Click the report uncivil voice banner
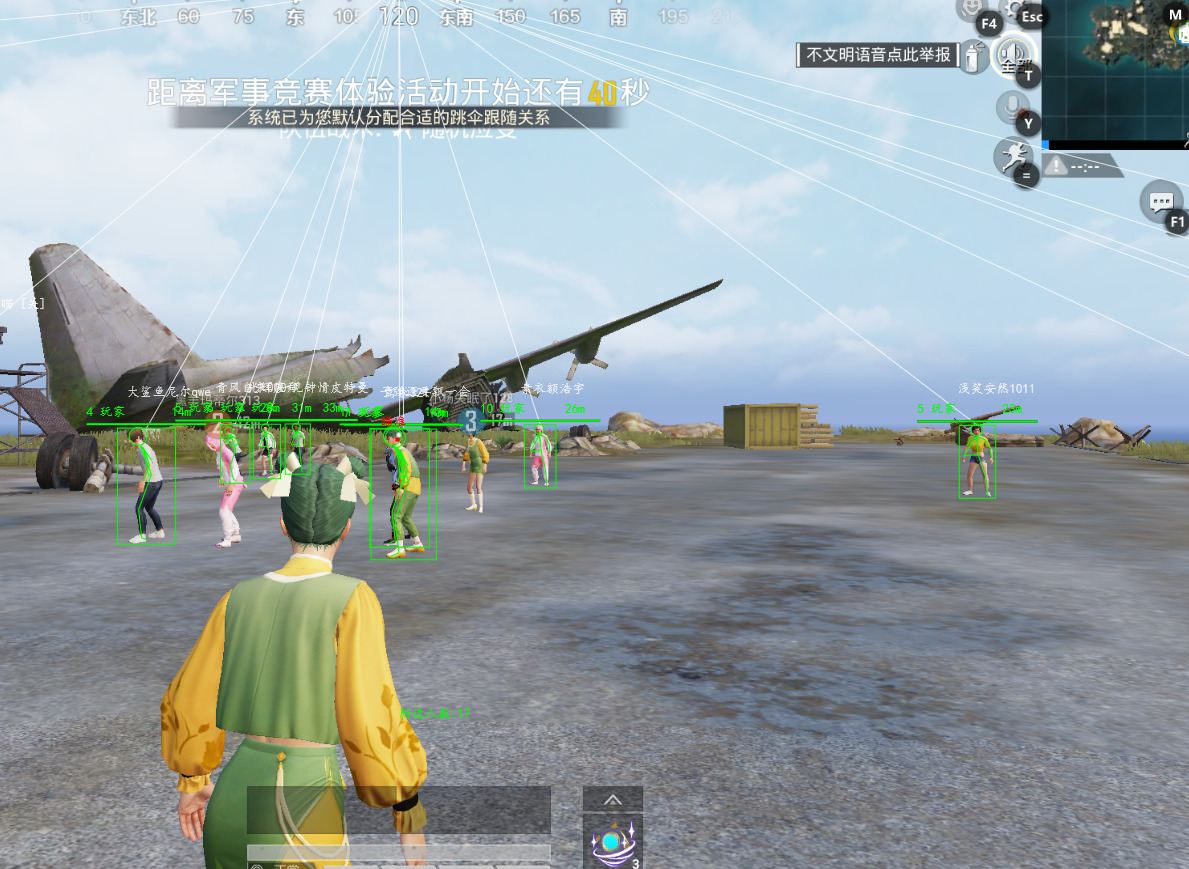The height and width of the screenshot is (869, 1189). tap(878, 55)
